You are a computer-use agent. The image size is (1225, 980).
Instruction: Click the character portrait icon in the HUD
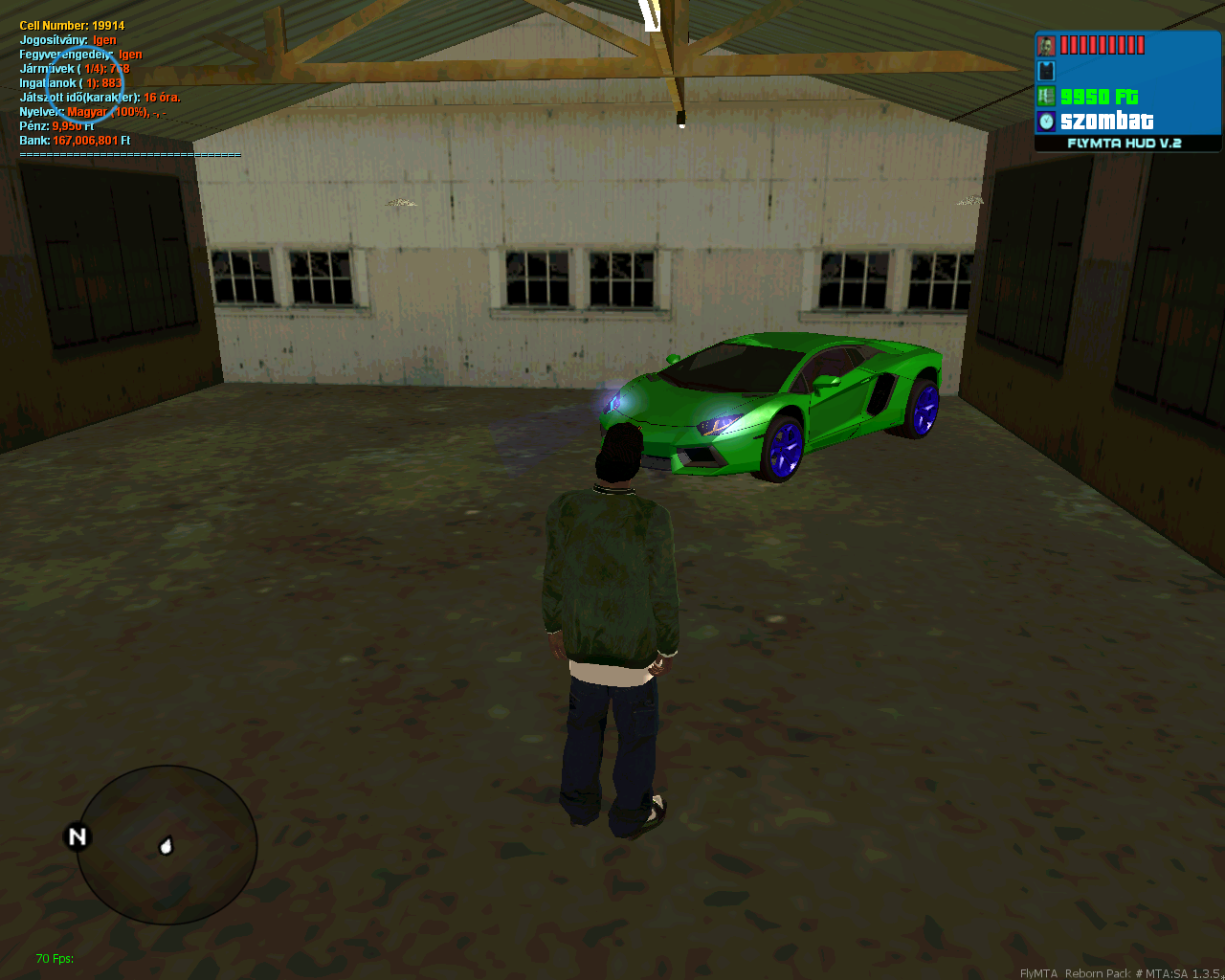pyautogui.click(x=1046, y=46)
